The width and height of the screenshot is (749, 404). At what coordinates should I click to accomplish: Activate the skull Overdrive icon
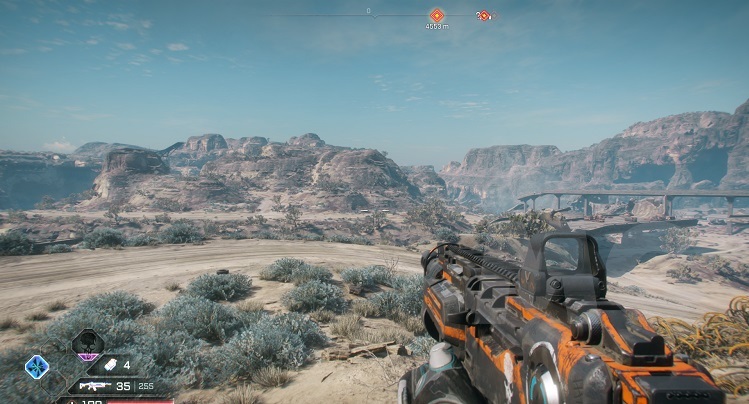tap(88, 343)
